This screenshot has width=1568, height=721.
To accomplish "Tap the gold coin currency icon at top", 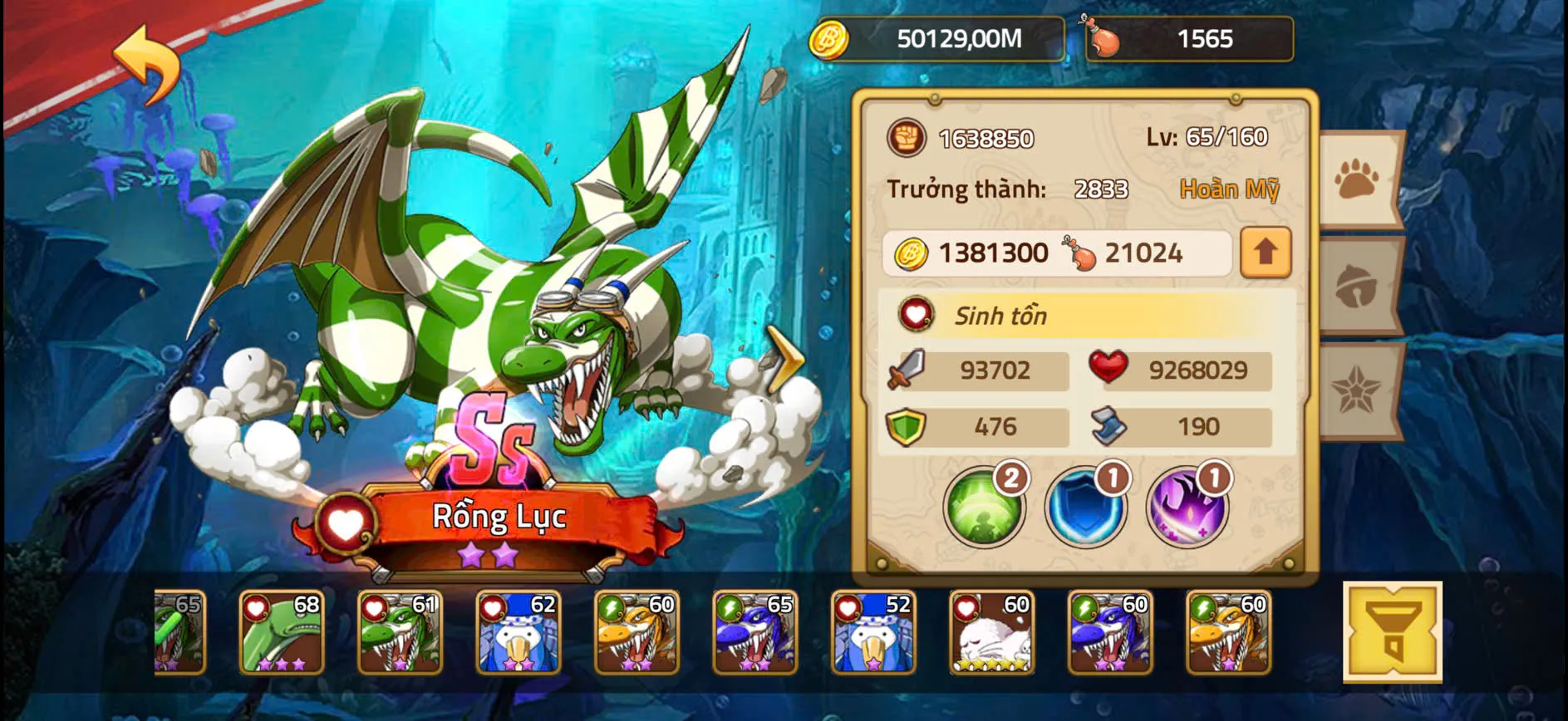I will coord(828,38).
